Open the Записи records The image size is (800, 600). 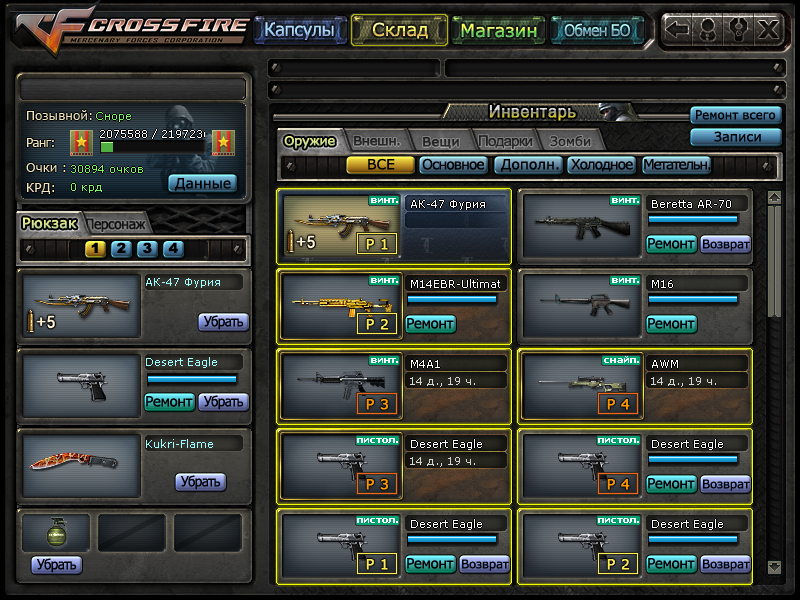coord(735,137)
